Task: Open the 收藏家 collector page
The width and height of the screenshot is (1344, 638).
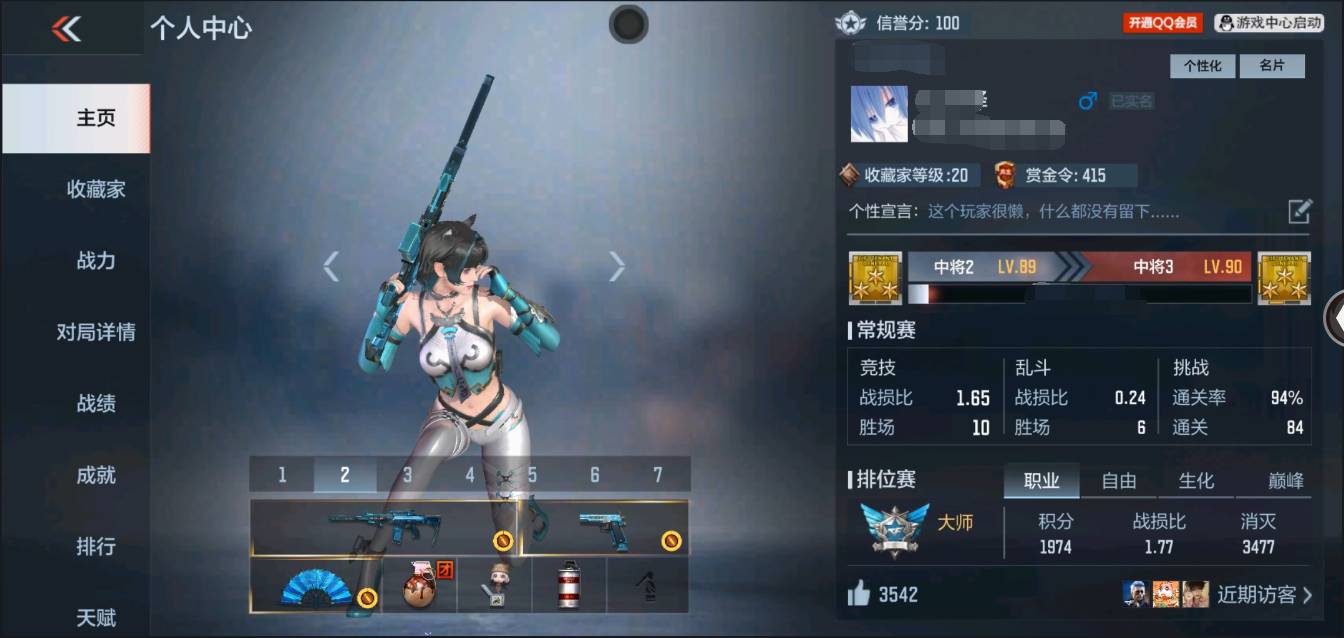Action: pyautogui.click(x=96, y=189)
